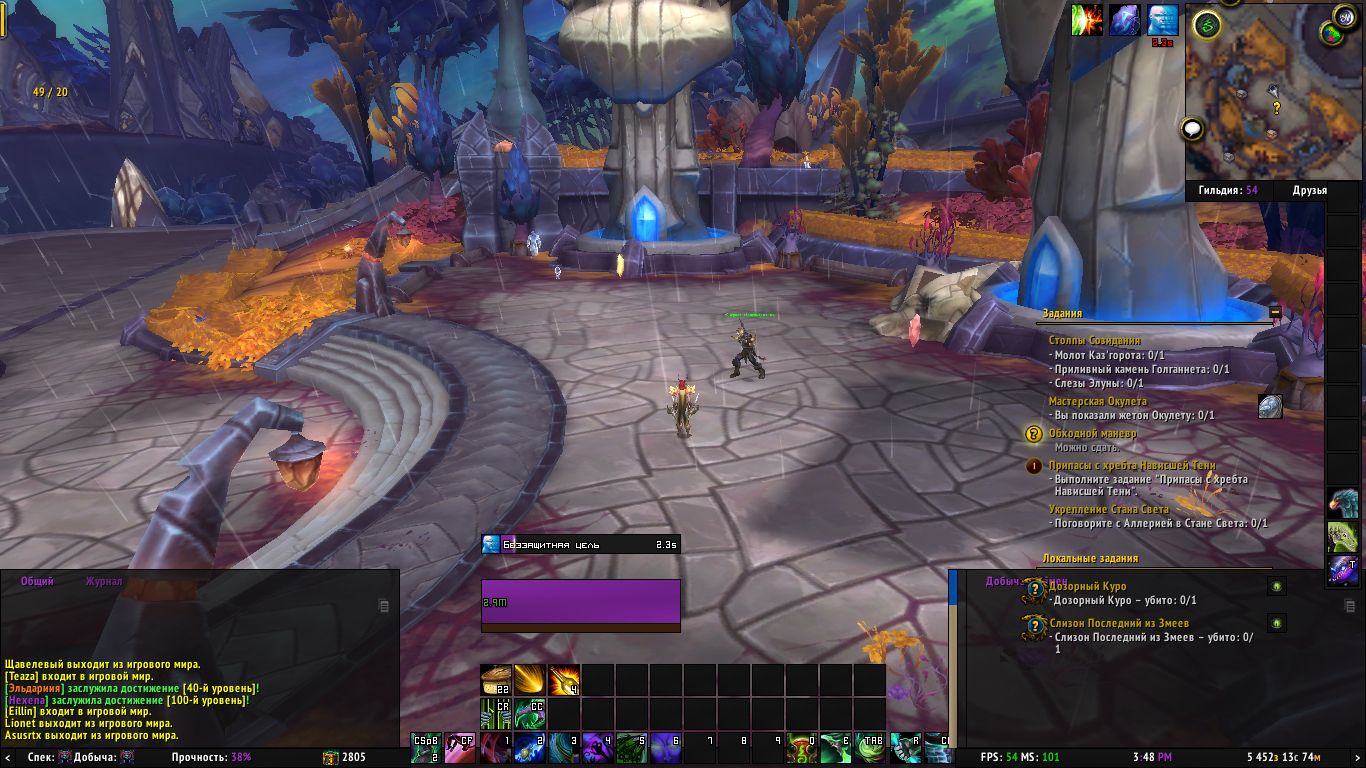Activate the golden comet streak ability

[x=530, y=680]
